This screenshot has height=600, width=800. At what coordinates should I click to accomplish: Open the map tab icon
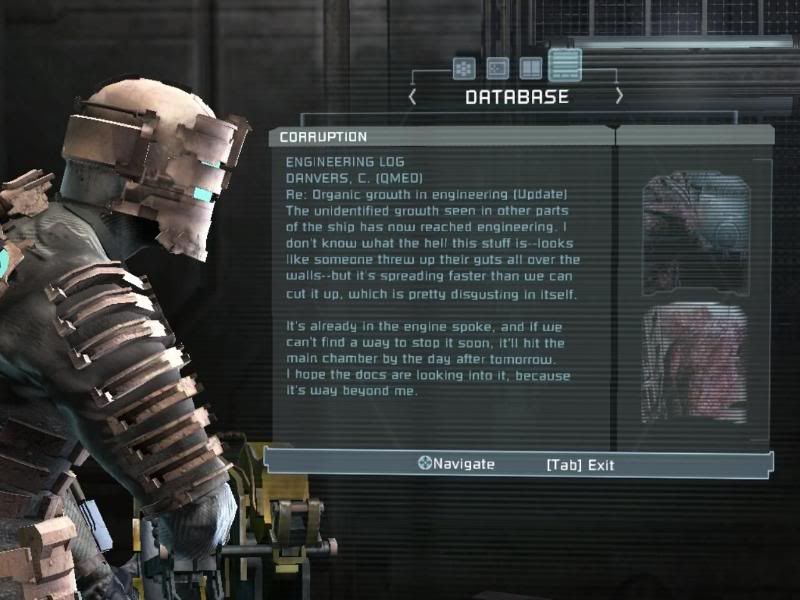pyautogui.click(x=497, y=68)
